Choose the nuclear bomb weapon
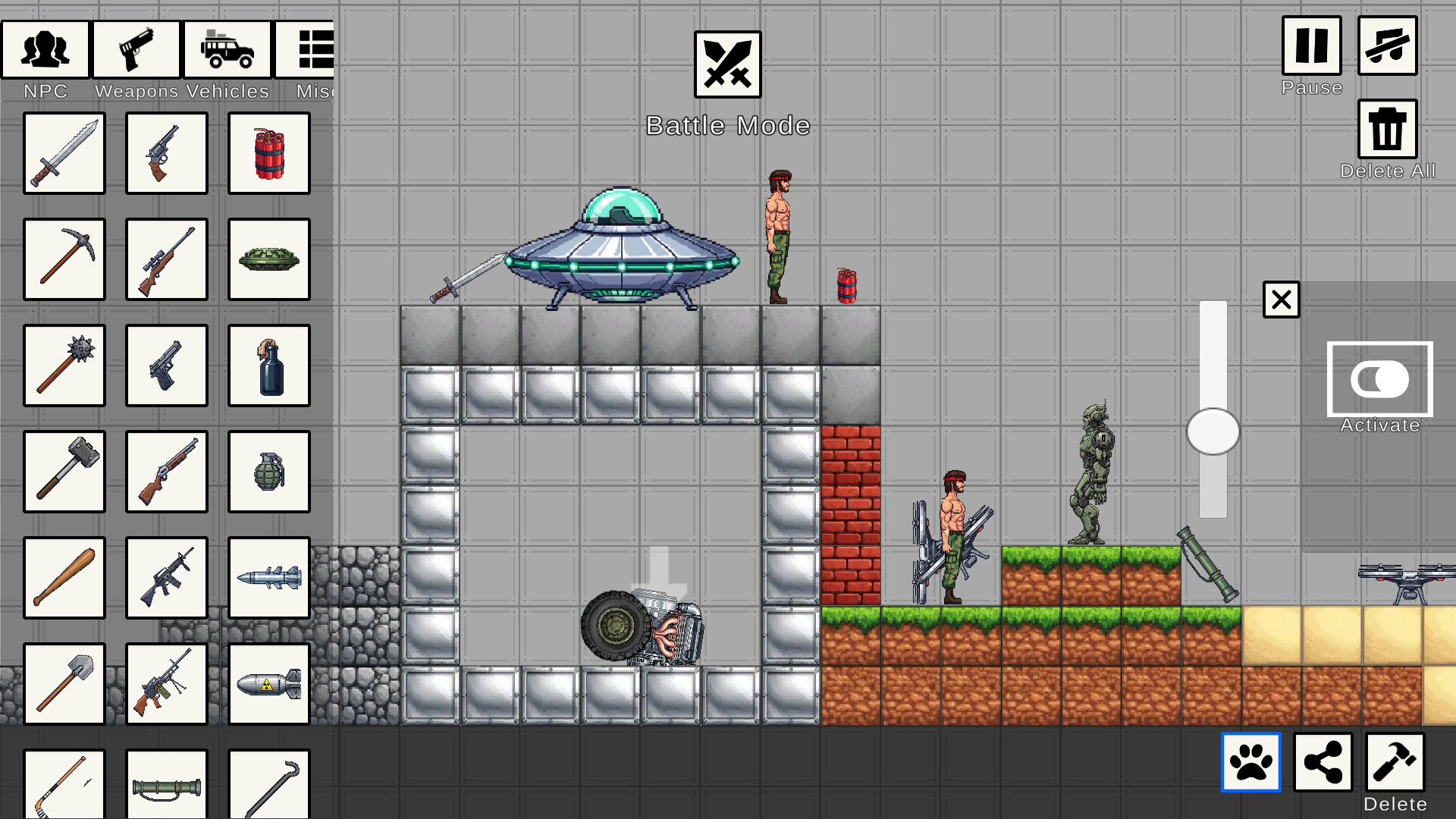The image size is (1456, 819). pyautogui.click(x=268, y=685)
